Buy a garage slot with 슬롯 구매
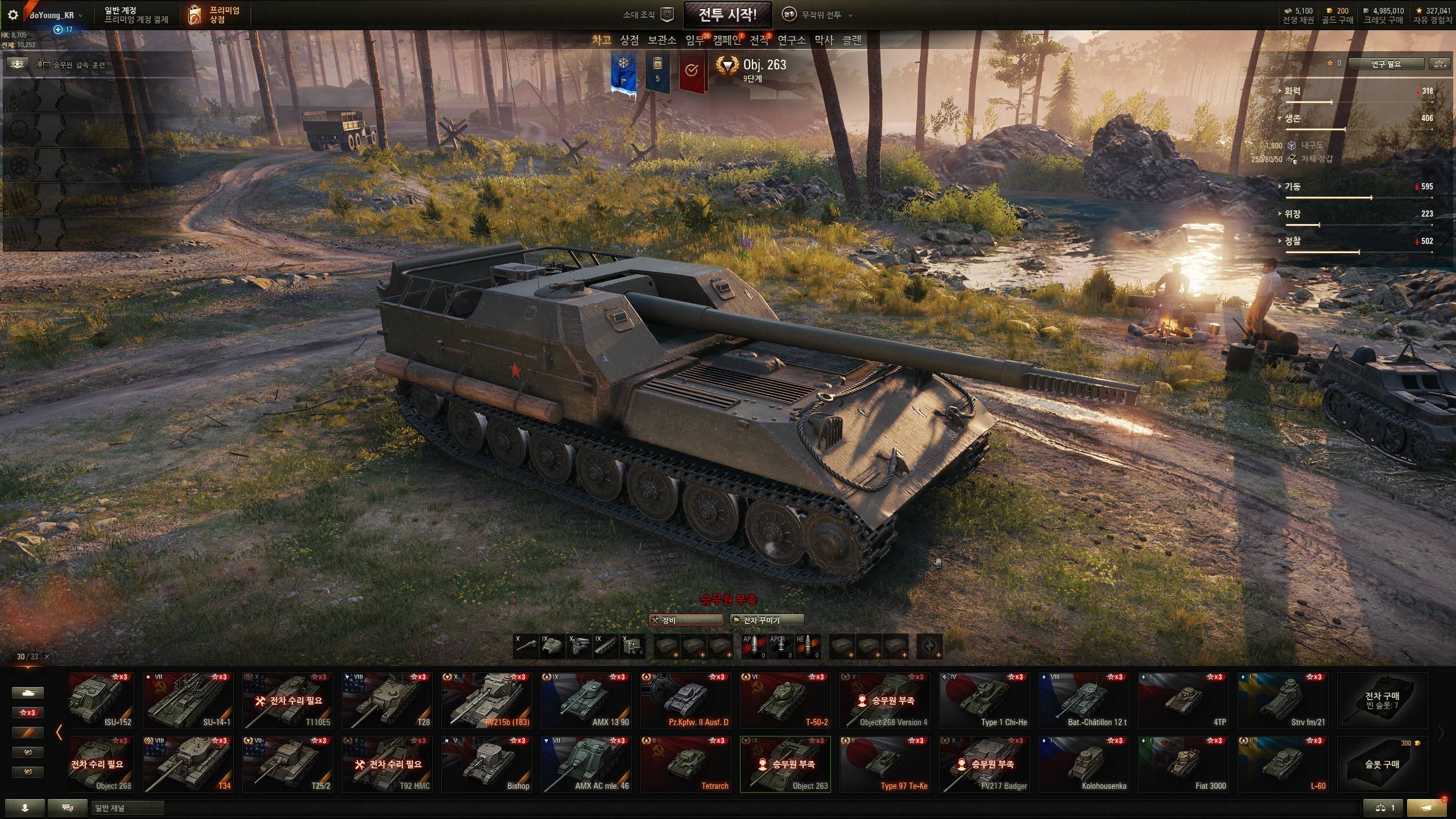This screenshot has width=1456, height=819. pyautogui.click(x=1382, y=764)
